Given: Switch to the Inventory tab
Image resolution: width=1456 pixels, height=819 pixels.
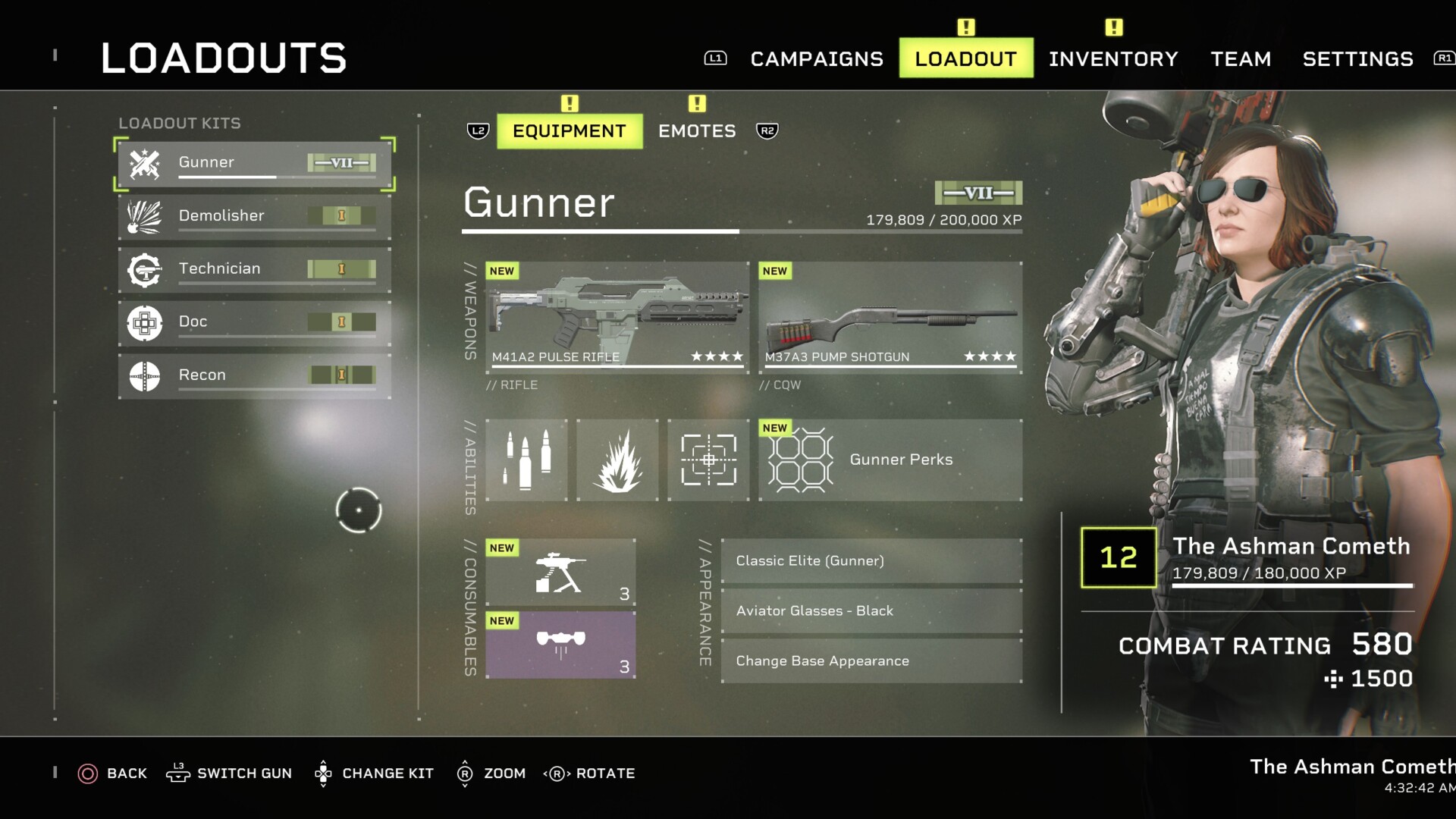Looking at the screenshot, I should [1113, 58].
